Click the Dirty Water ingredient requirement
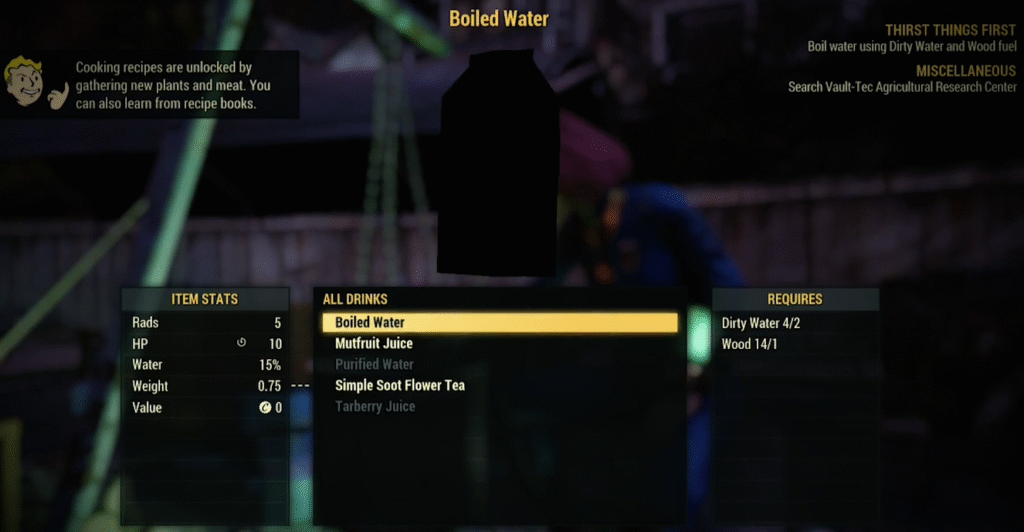The width and height of the screenshot is (1024, 532). coord(761,323)
